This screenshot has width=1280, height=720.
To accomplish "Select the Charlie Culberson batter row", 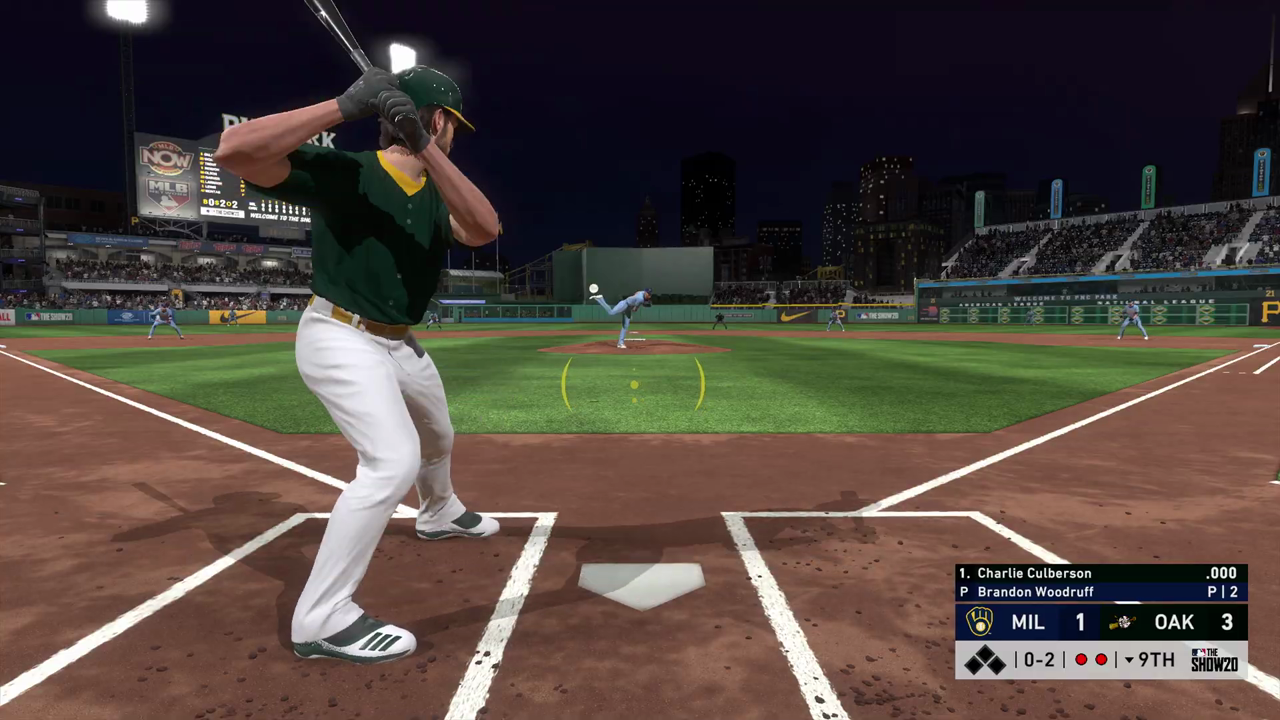I will pos(1032,573).
